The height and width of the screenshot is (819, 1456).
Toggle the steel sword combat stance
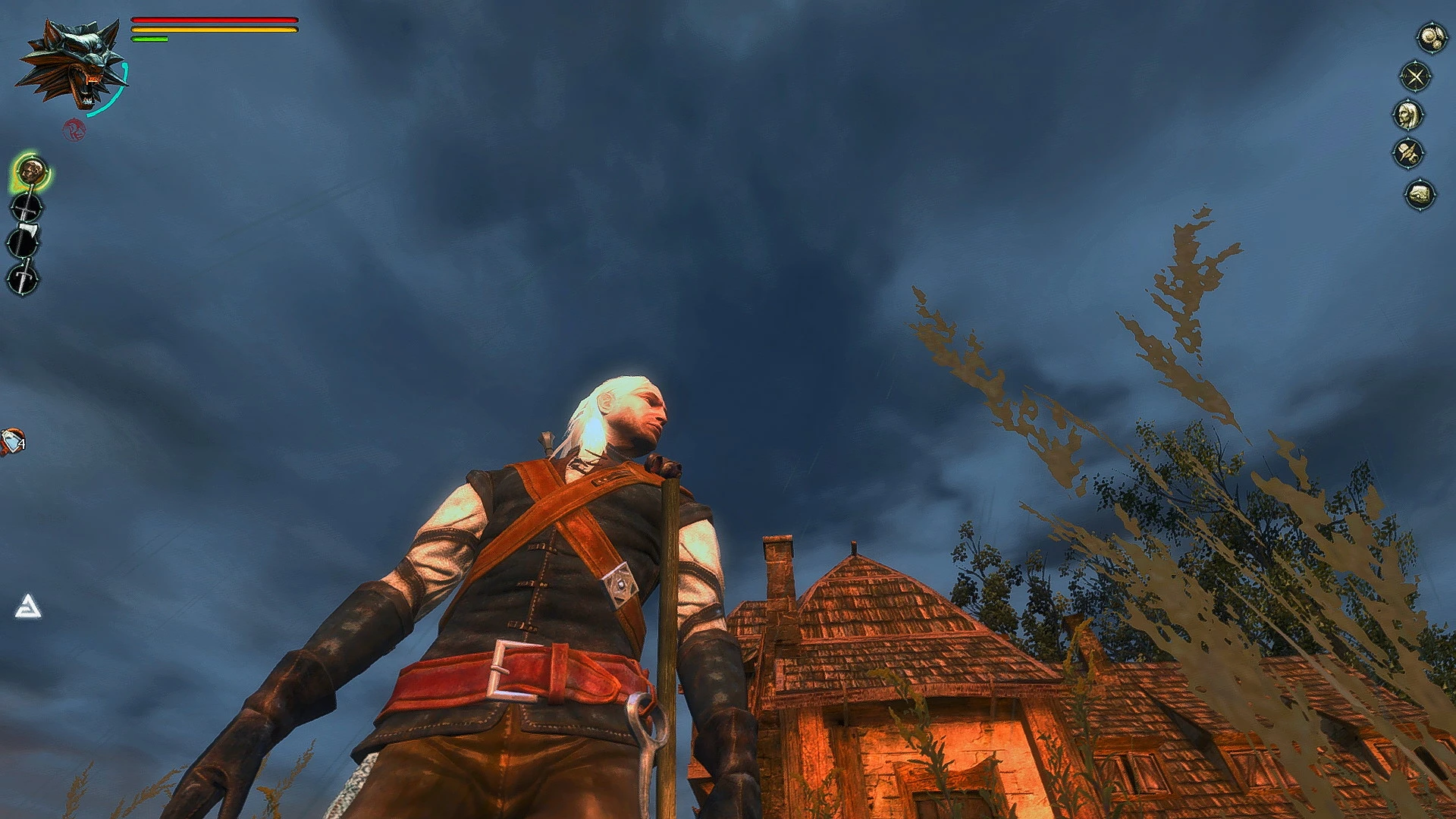click(x=27, y=208)
